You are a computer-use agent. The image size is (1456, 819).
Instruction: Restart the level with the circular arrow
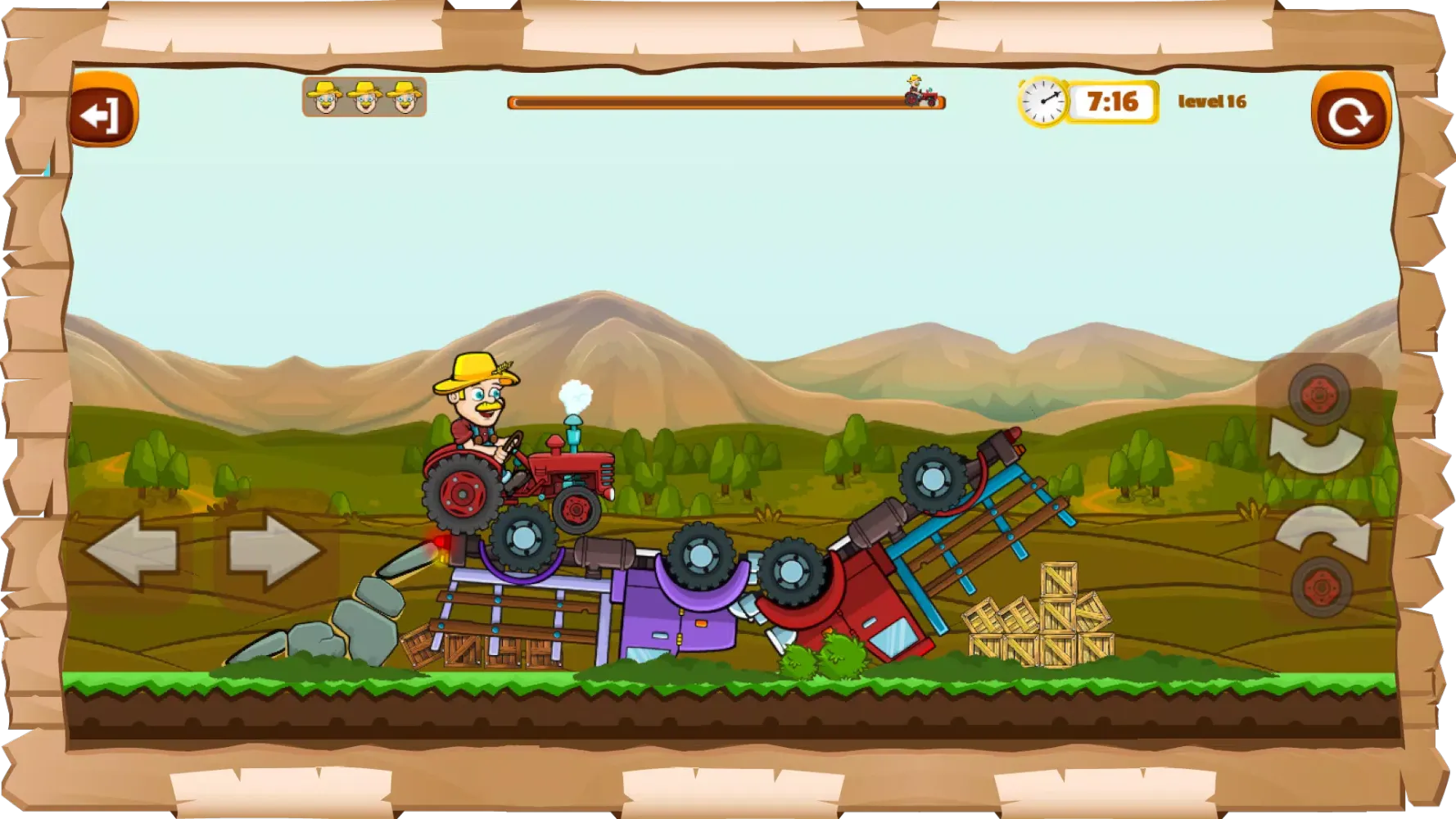pyautogui.click(x=1350, y=112)
